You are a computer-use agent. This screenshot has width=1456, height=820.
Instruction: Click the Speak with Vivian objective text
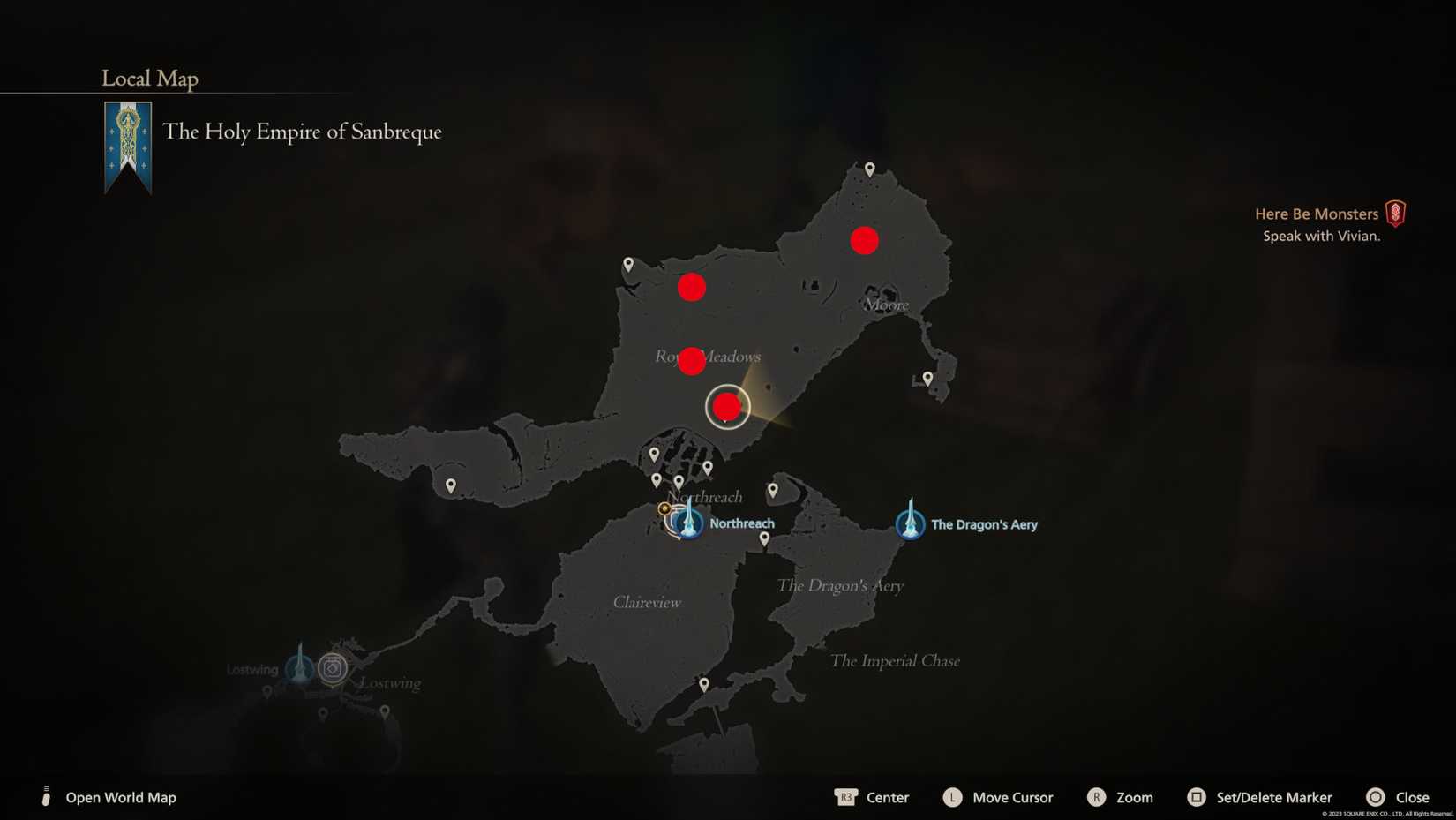pyautogui.click(x=1321, y=236)
